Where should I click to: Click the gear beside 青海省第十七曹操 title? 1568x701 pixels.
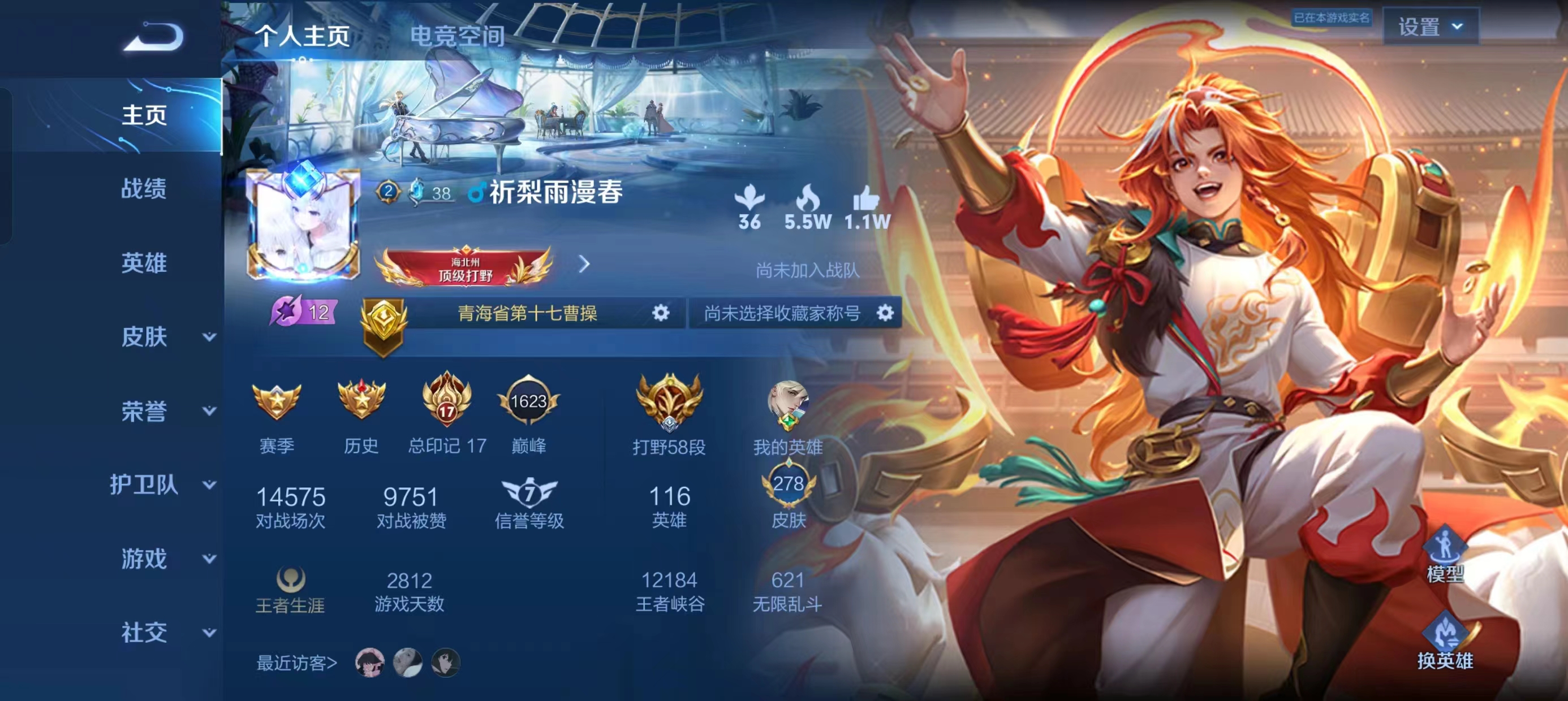click(x=662, y=313)
